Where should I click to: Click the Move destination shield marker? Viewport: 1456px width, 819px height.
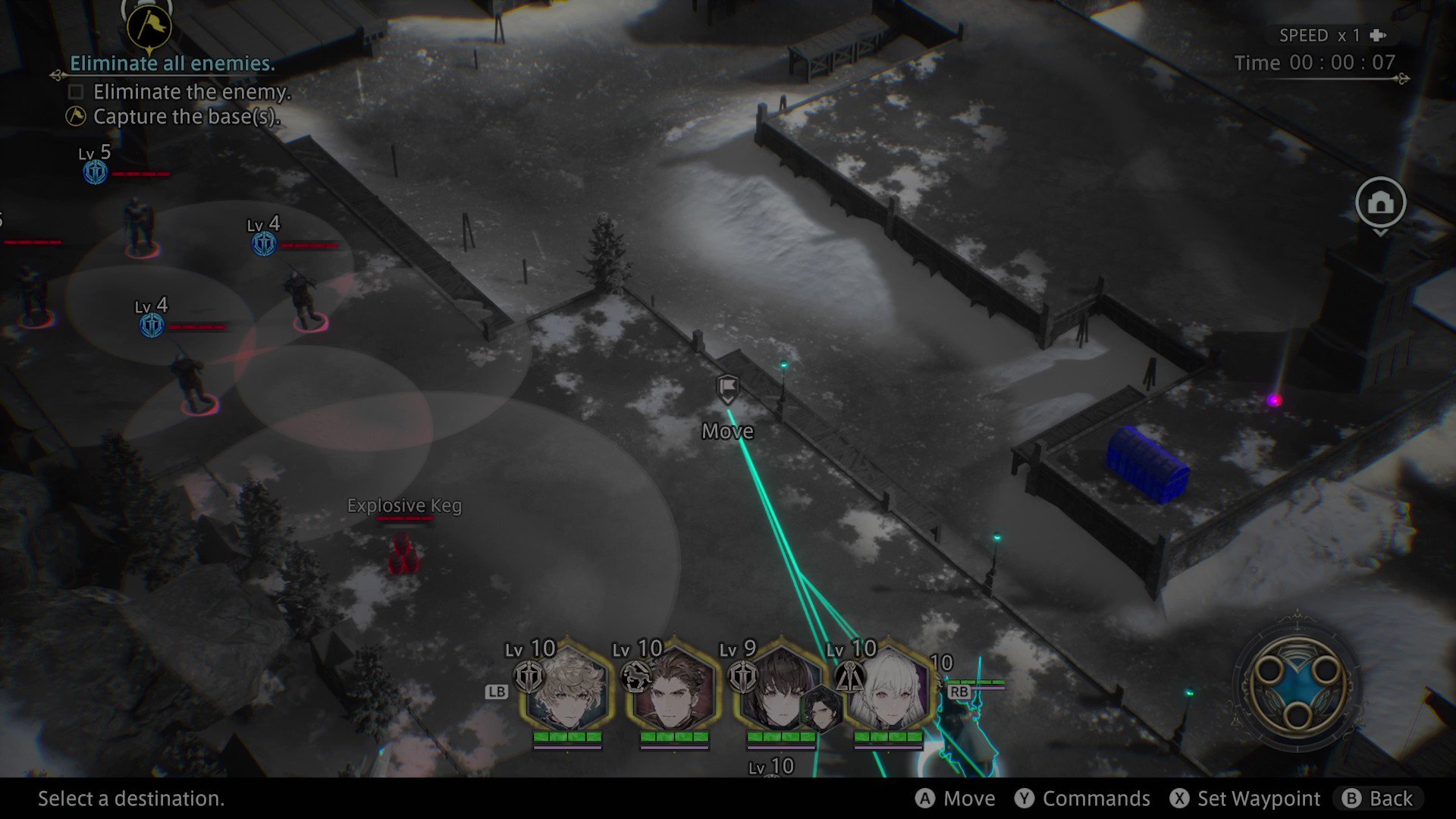[726, 389]
